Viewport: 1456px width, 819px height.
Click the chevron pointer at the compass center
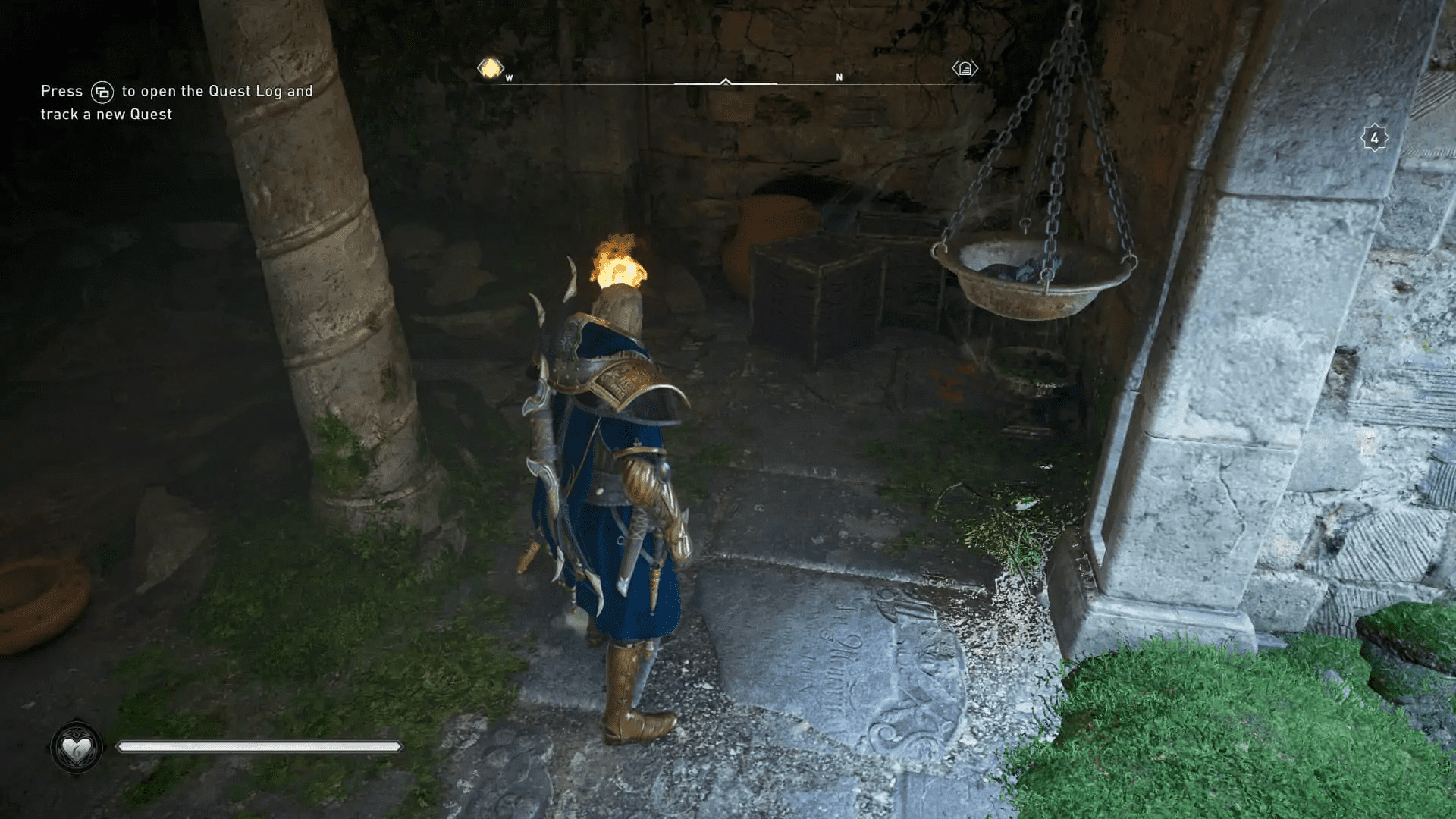[727, 79]
